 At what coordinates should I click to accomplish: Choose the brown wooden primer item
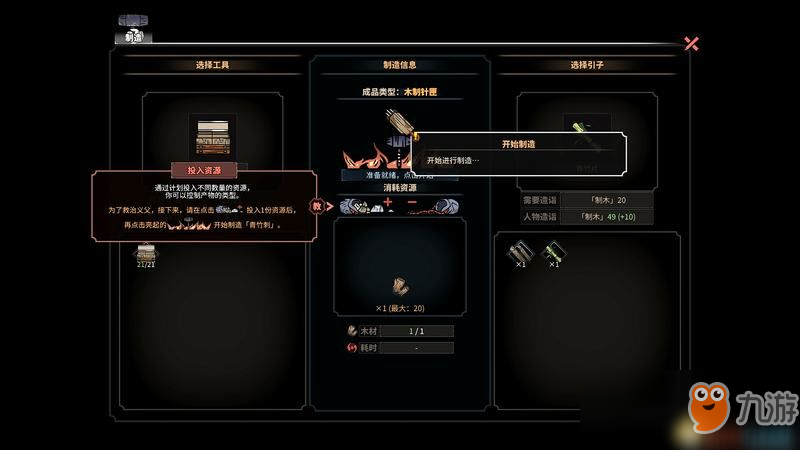coord(517,253)
